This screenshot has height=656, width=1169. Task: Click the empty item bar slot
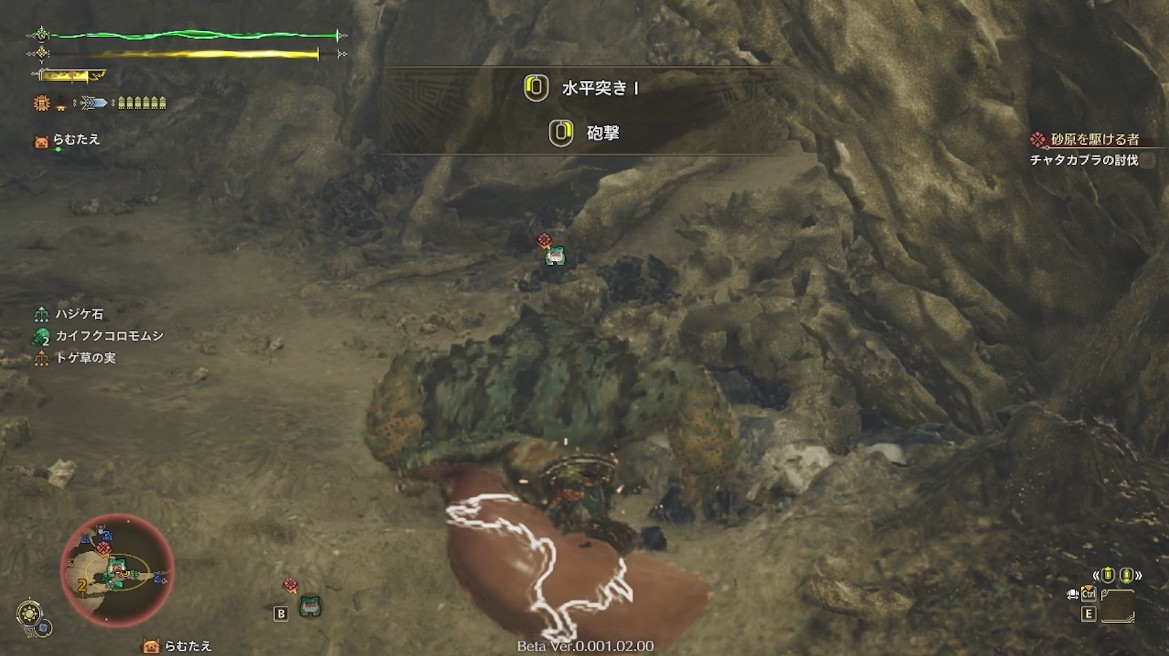coord(1117,606)
